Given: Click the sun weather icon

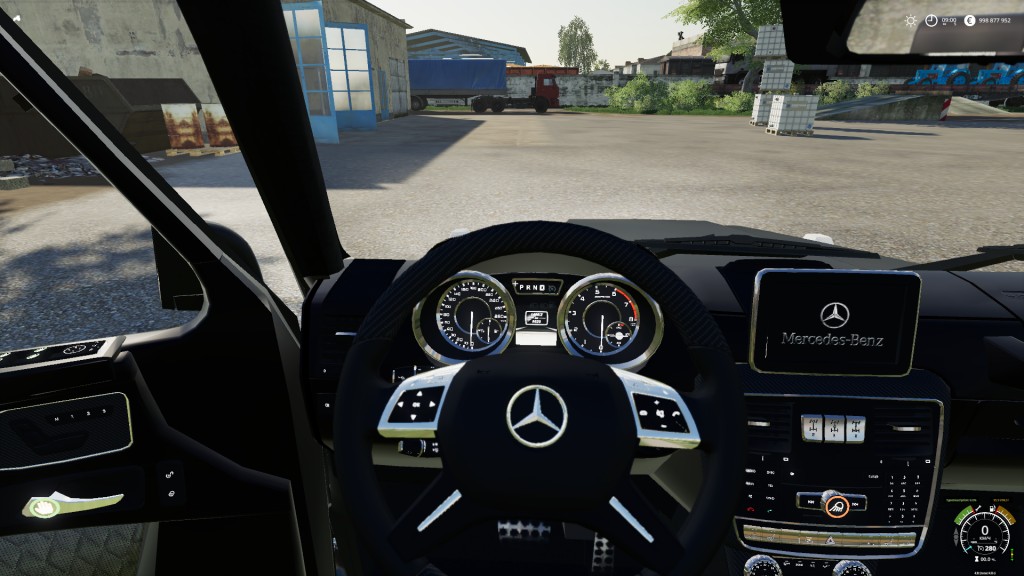Looking at the screenshot, I should point(910,20).
